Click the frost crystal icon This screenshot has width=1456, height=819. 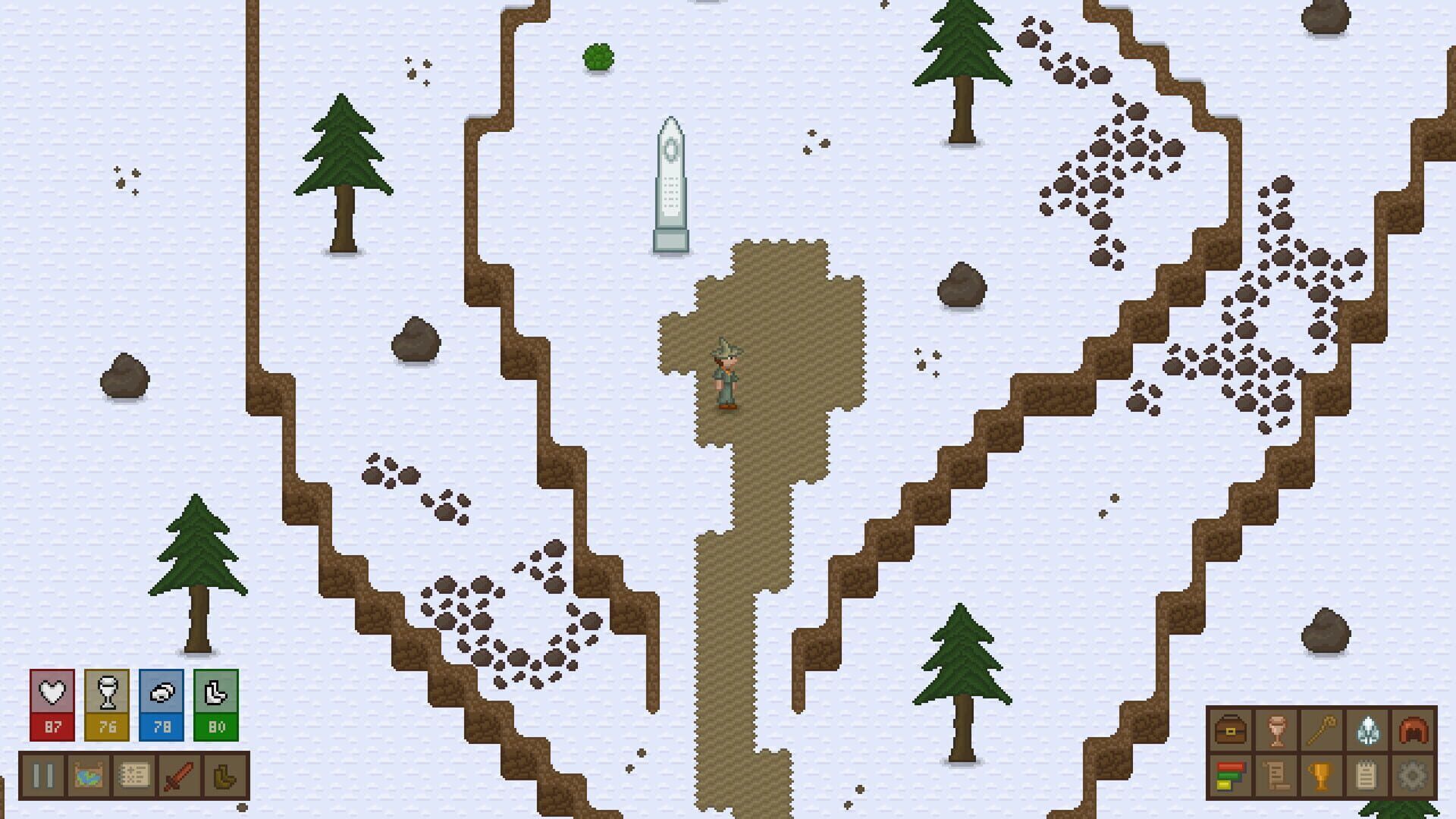[x=1367, y=730]
